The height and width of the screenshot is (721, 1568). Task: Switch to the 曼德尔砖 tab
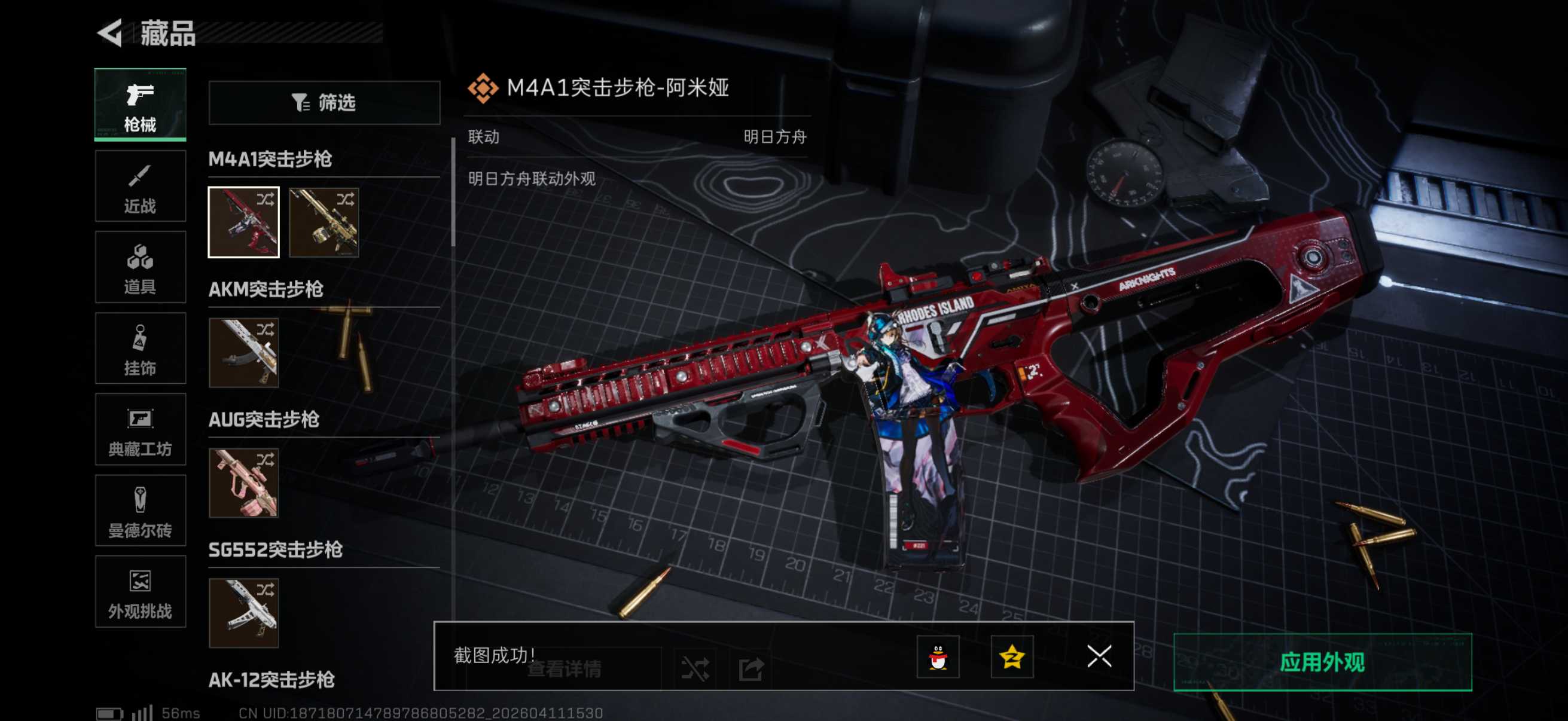point(140,511)
